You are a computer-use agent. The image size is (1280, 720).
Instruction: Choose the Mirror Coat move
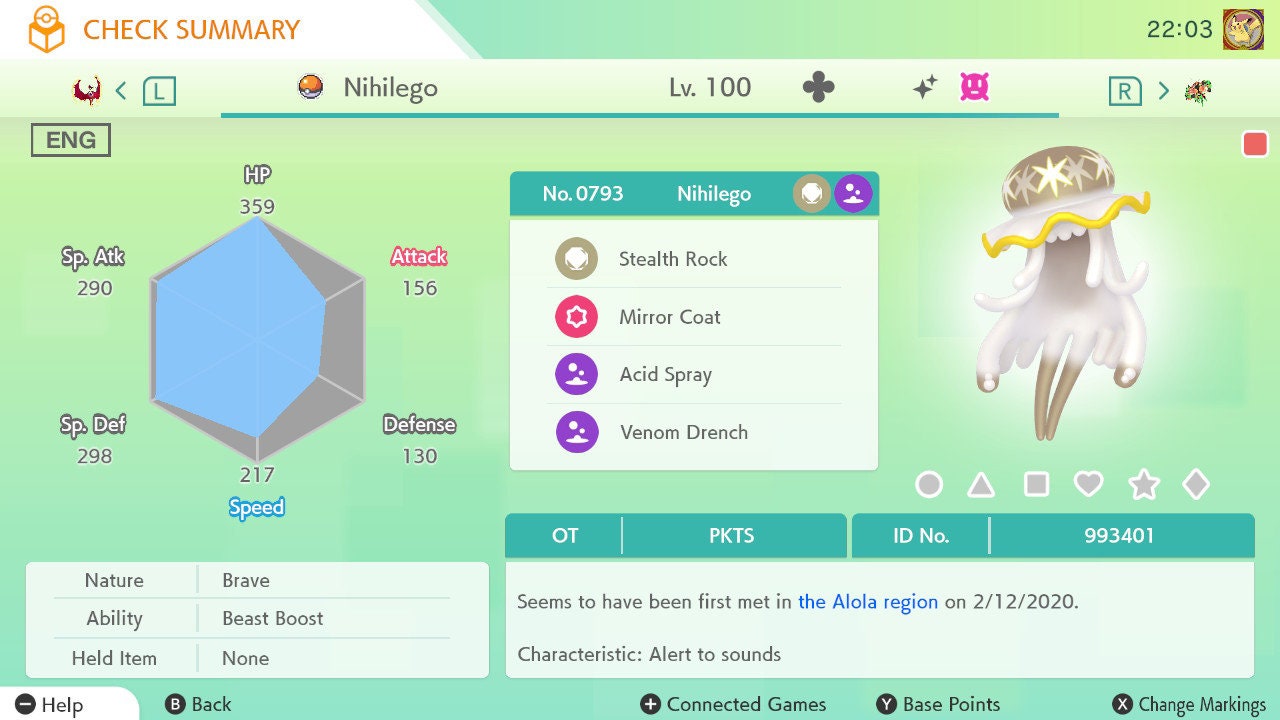click(x=669, y=317)
